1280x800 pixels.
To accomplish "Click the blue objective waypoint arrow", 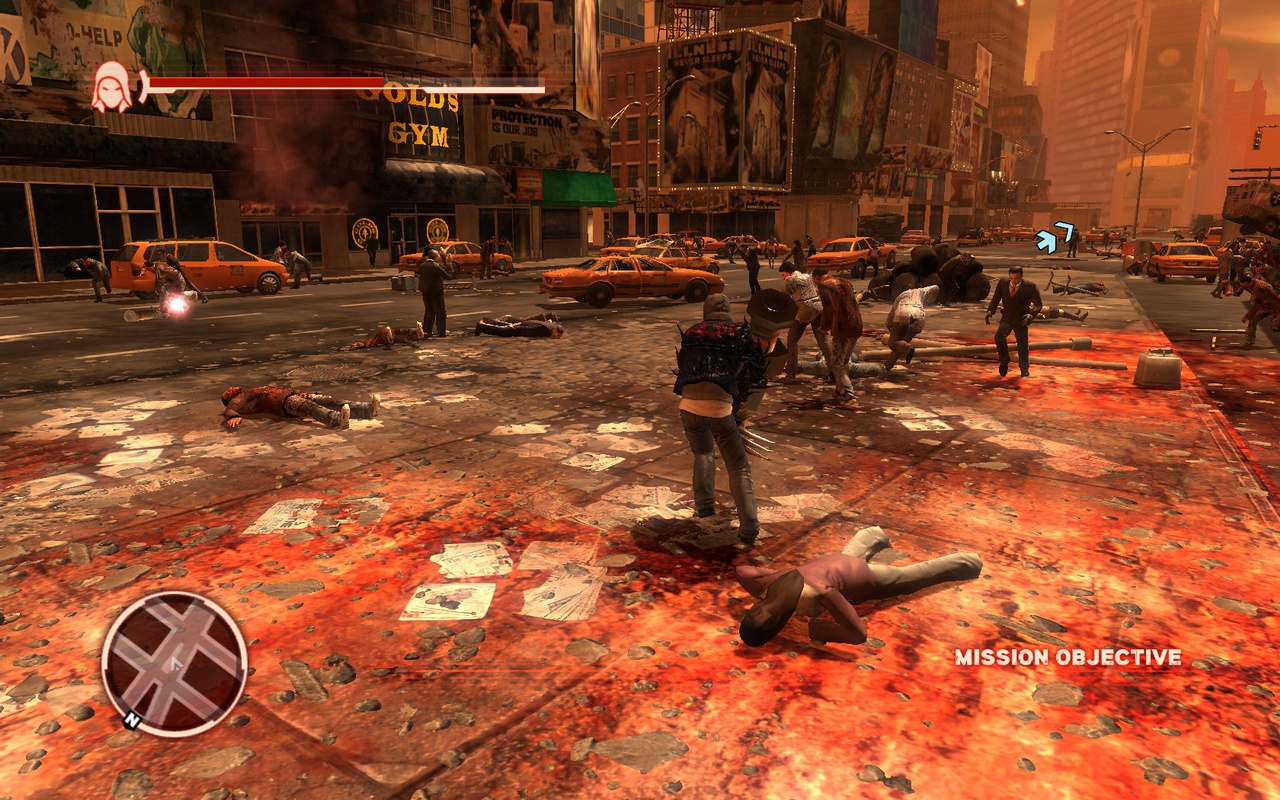I will click(1054, 238).
